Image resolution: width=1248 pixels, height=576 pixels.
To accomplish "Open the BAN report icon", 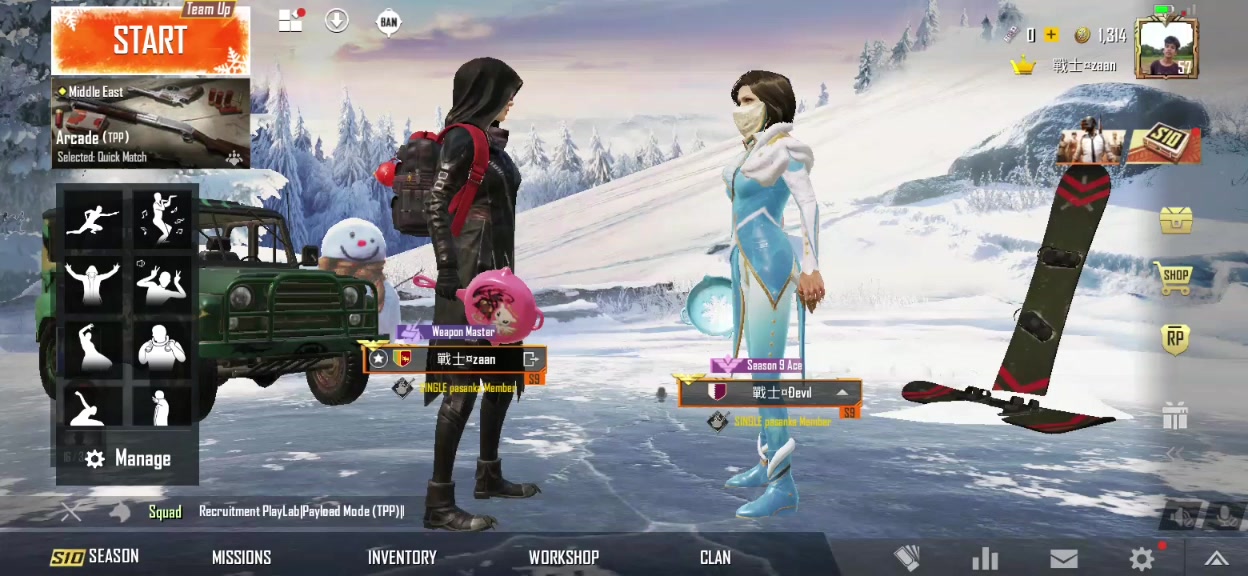I will 389,21.
